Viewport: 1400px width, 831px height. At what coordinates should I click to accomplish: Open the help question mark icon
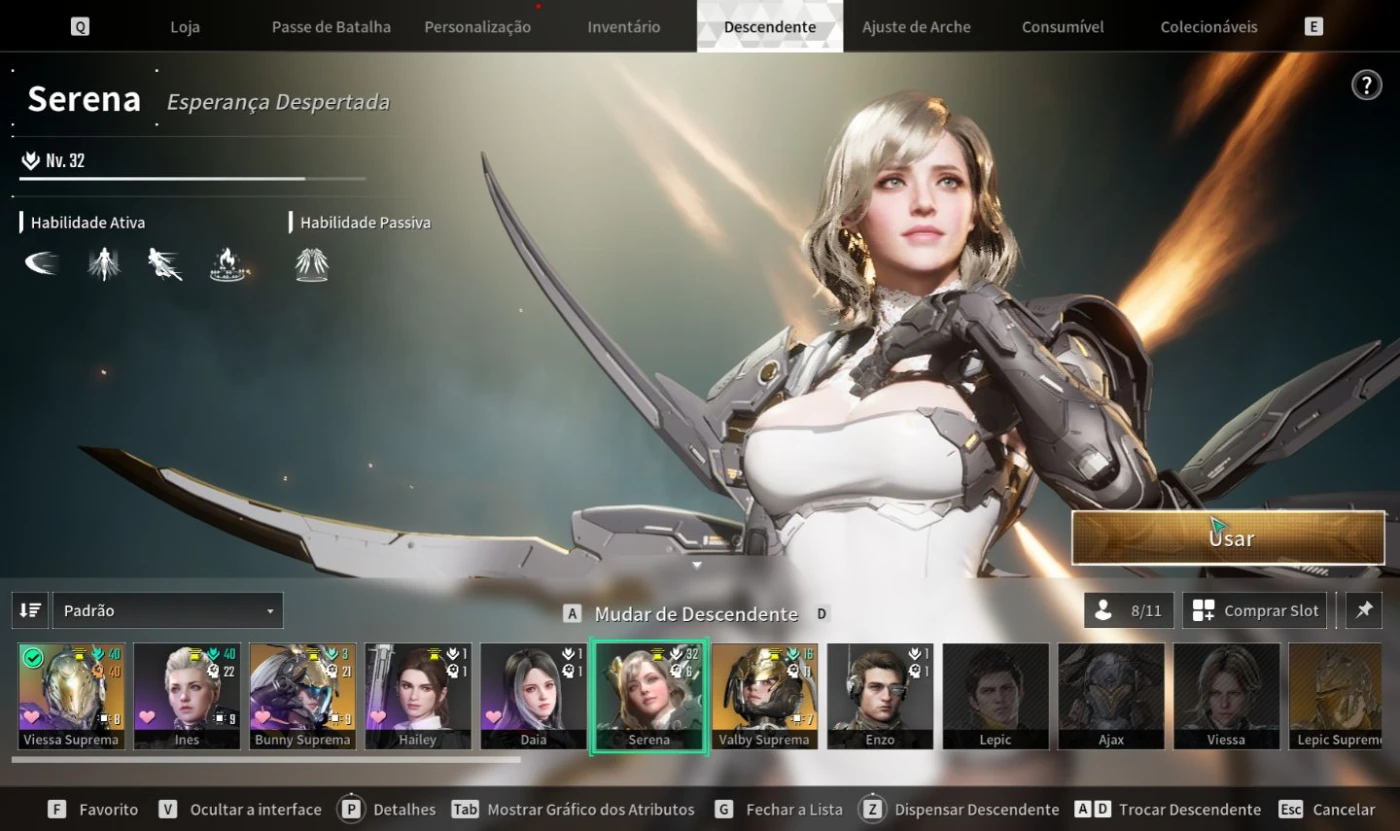coord(1366,85)
